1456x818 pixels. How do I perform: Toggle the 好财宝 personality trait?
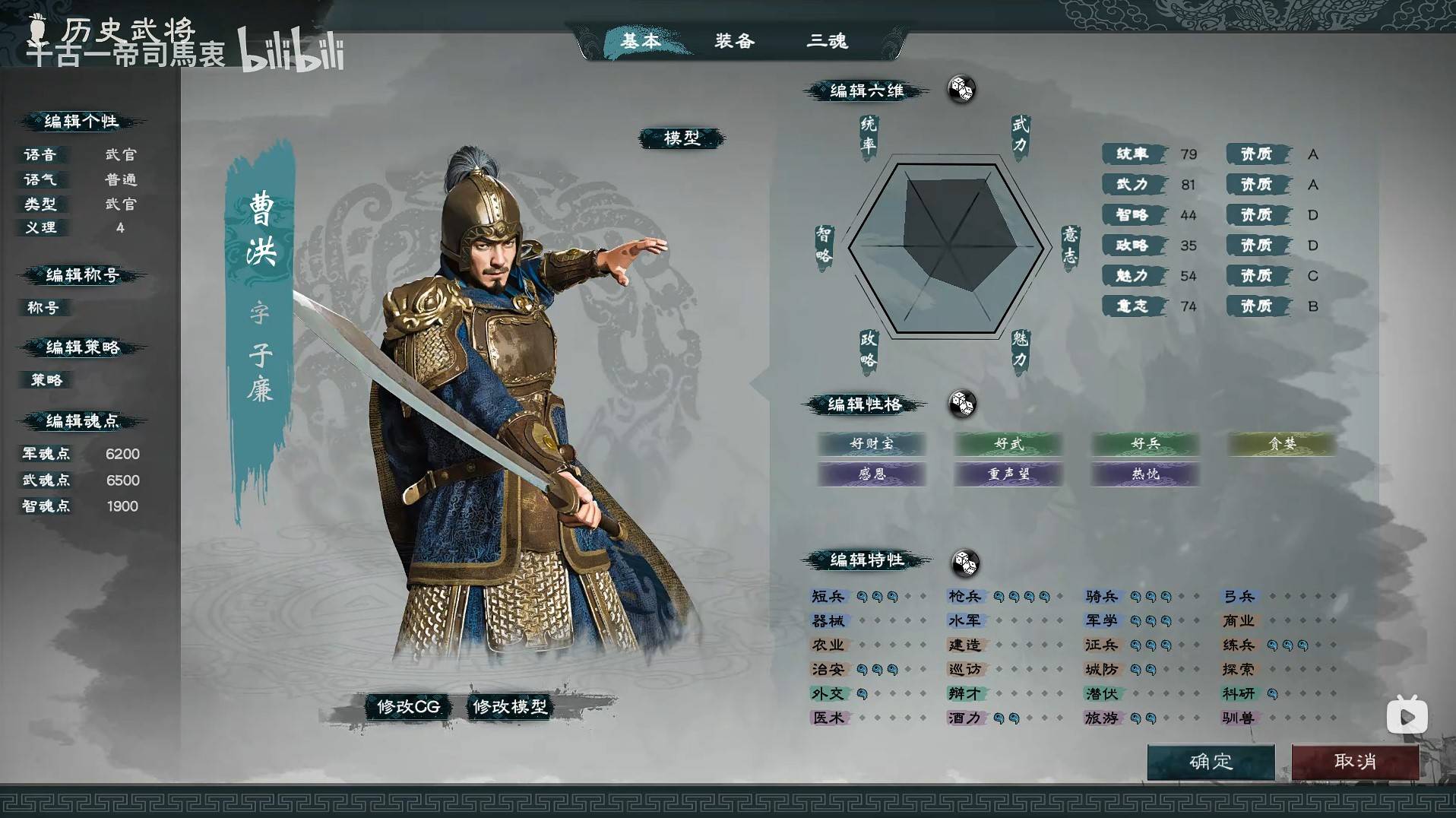872,445
